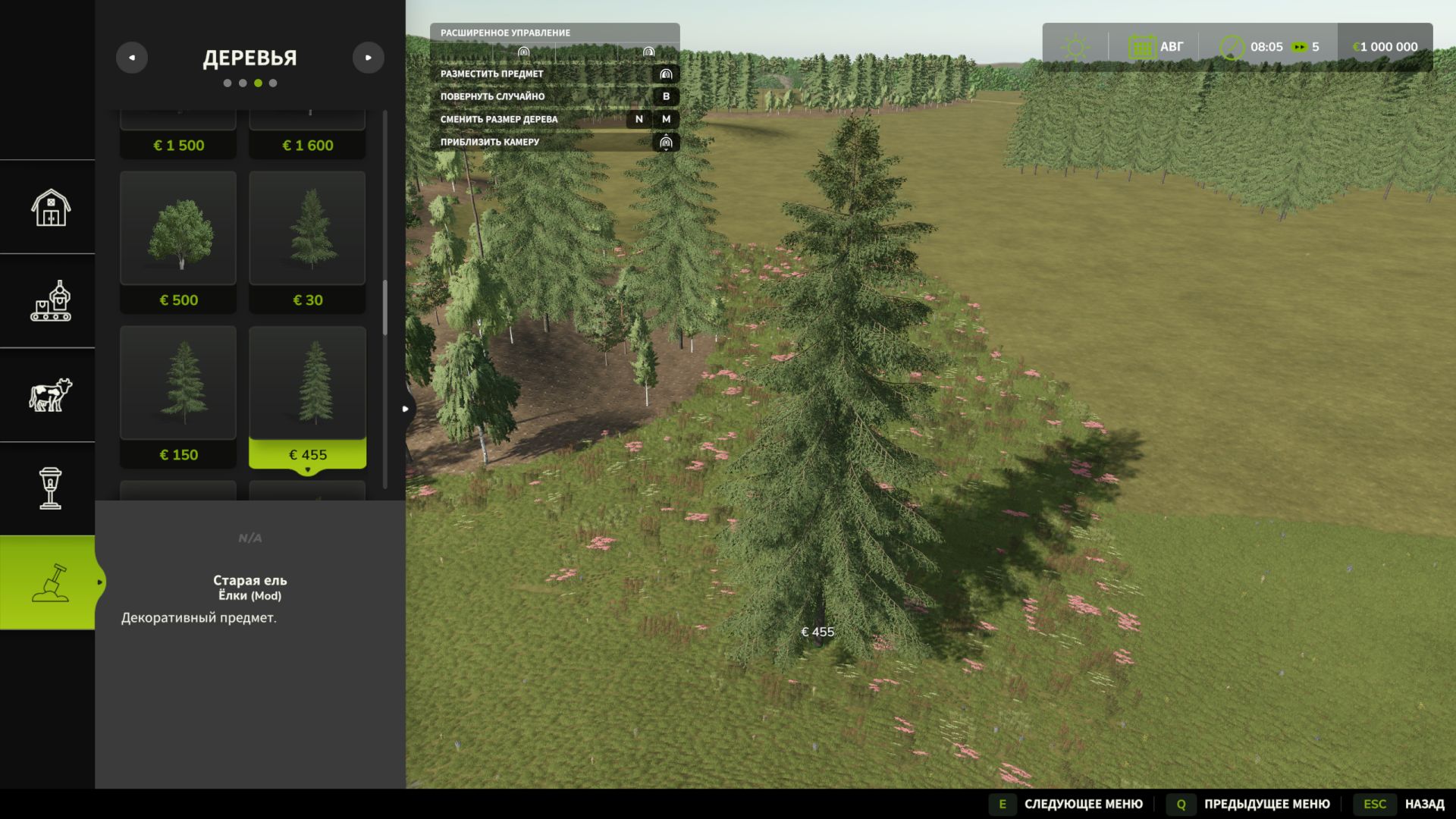
Task: Go to the next category with the right arrow
Action: click(369, 58)
